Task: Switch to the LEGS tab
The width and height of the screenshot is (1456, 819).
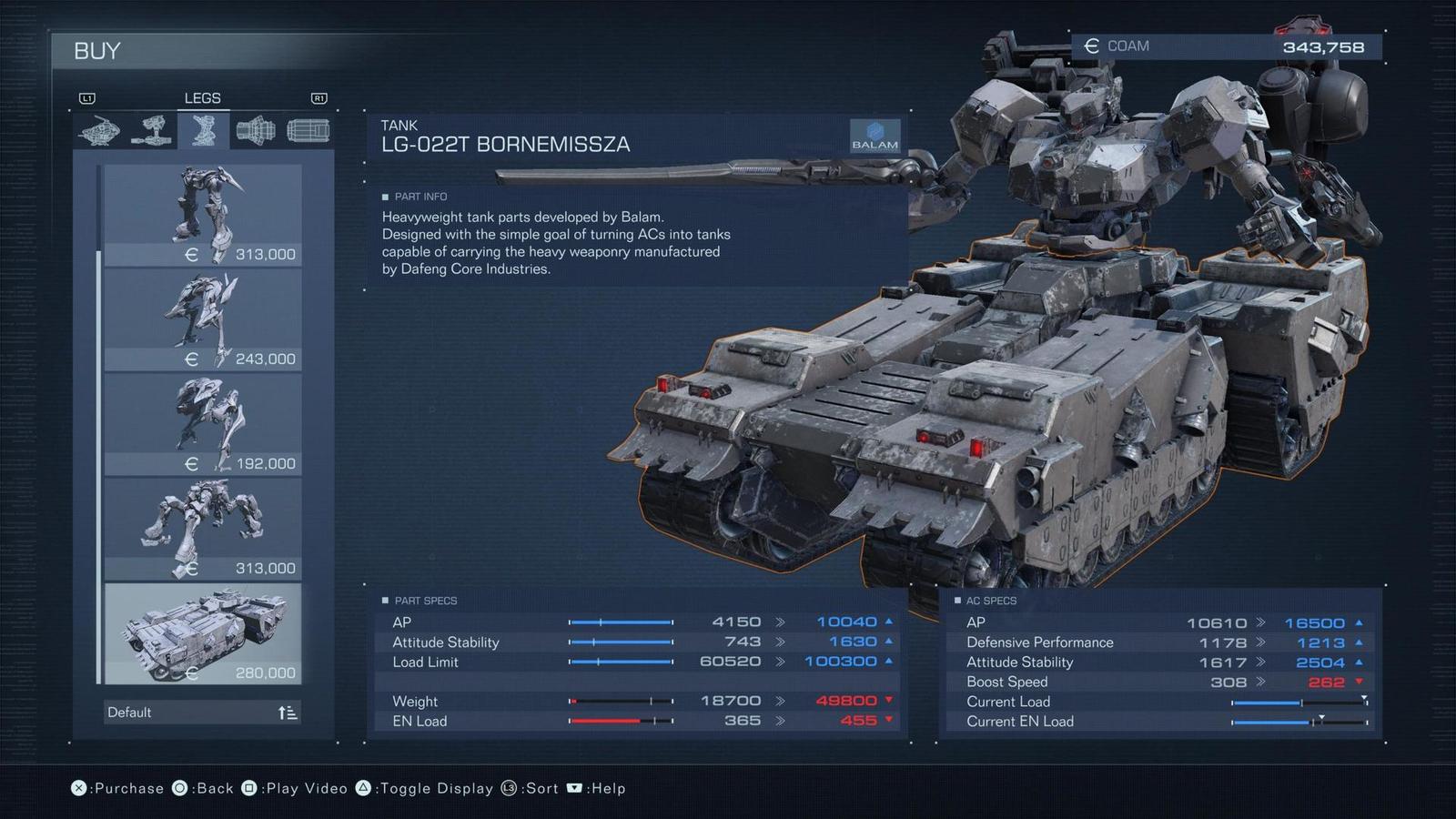Action: 202,97
